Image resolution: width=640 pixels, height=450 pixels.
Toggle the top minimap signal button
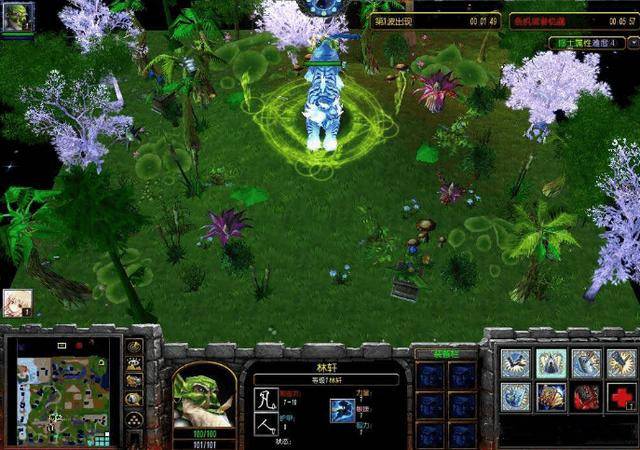coord(133,348)
